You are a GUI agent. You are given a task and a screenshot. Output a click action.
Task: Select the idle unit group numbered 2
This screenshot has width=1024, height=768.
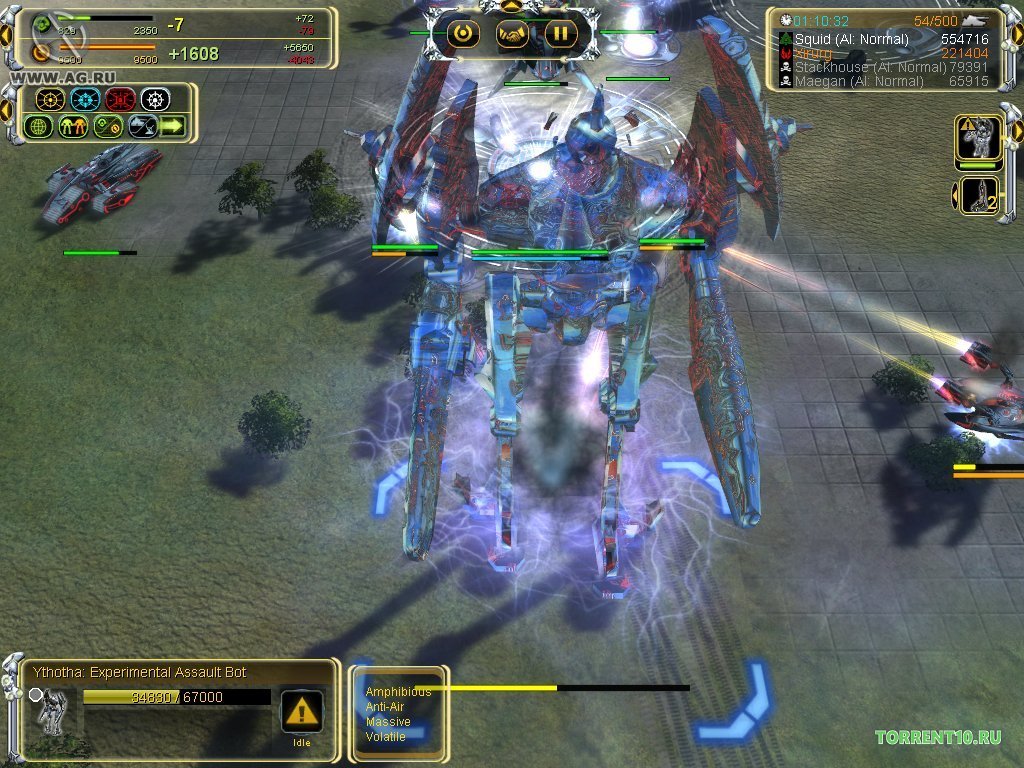coord(980,195)
